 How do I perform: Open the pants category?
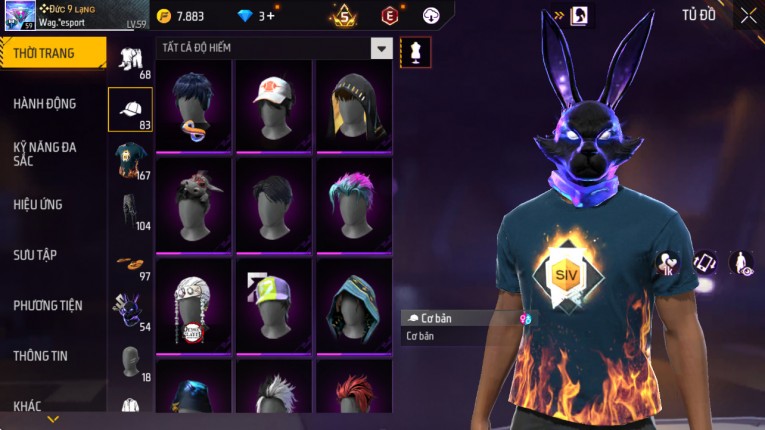pos(130,211)
